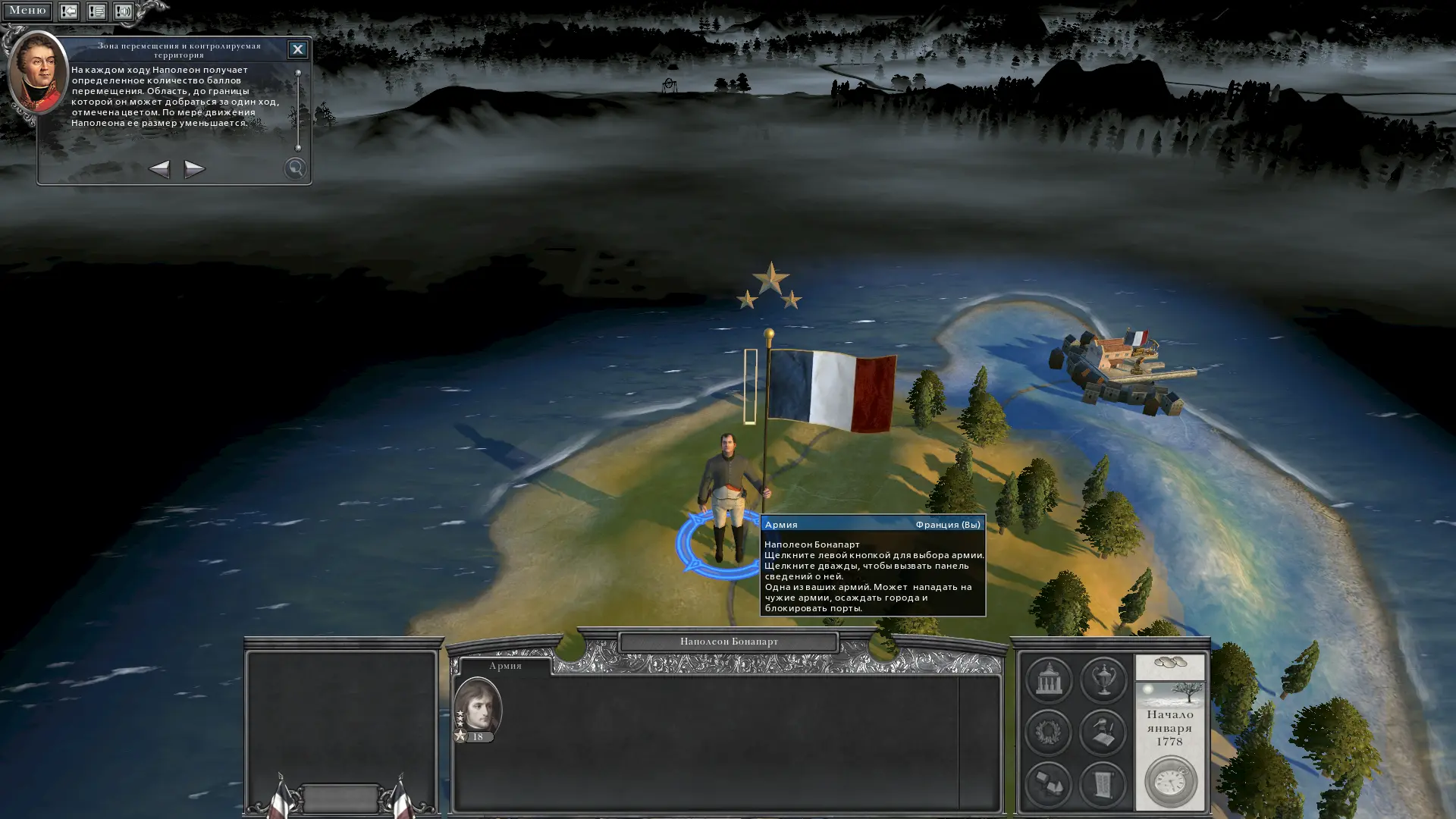Click the advice arrow toolbar icon
1456x819 pixels.
tap(69, 11)
